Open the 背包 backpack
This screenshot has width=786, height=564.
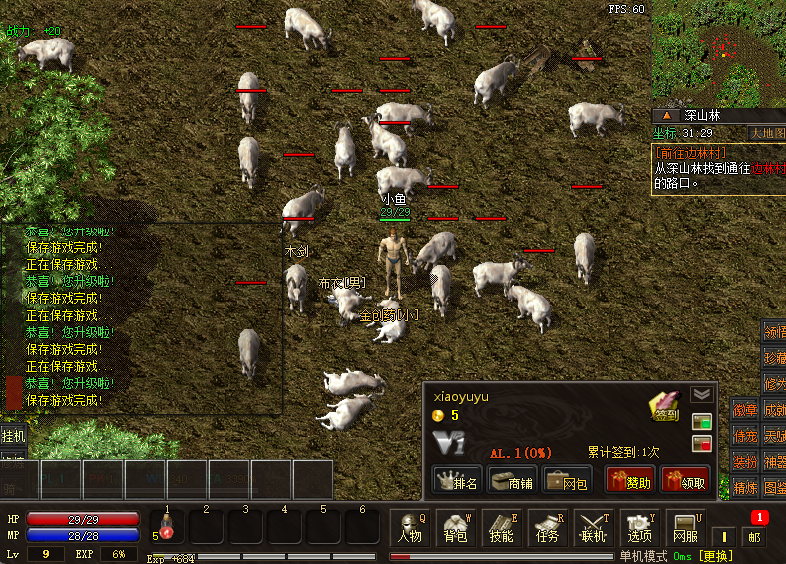[x=456, y=527]
